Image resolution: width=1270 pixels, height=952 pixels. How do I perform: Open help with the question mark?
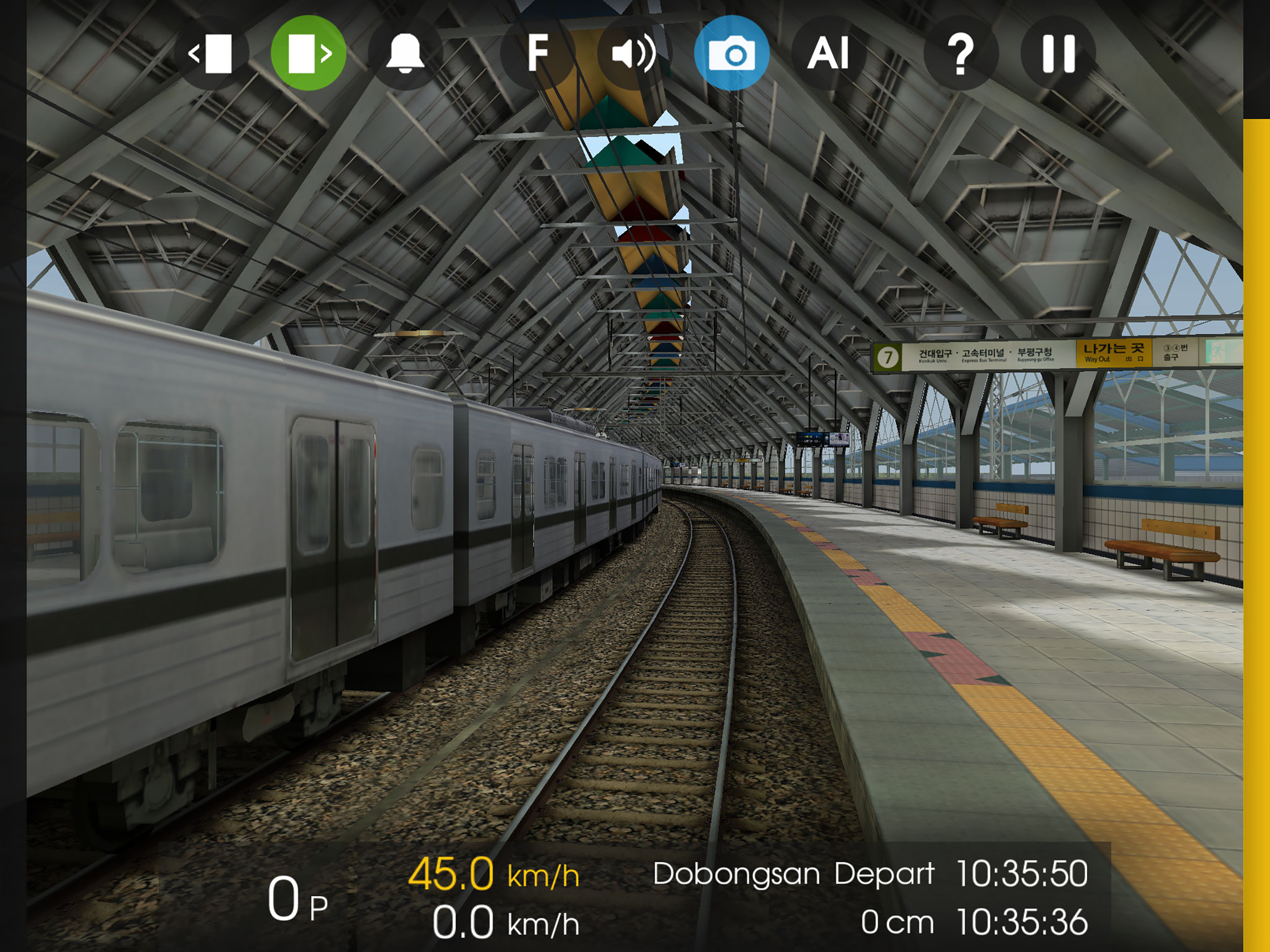pos(960,53)
